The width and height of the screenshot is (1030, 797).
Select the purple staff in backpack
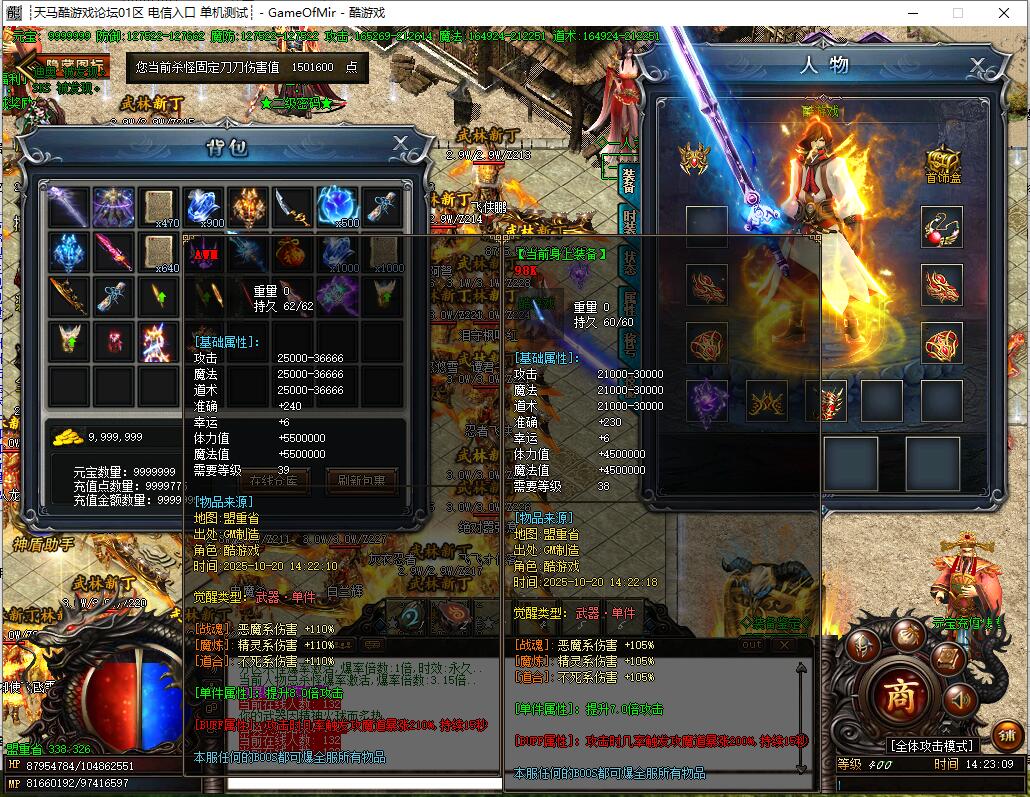68,207
